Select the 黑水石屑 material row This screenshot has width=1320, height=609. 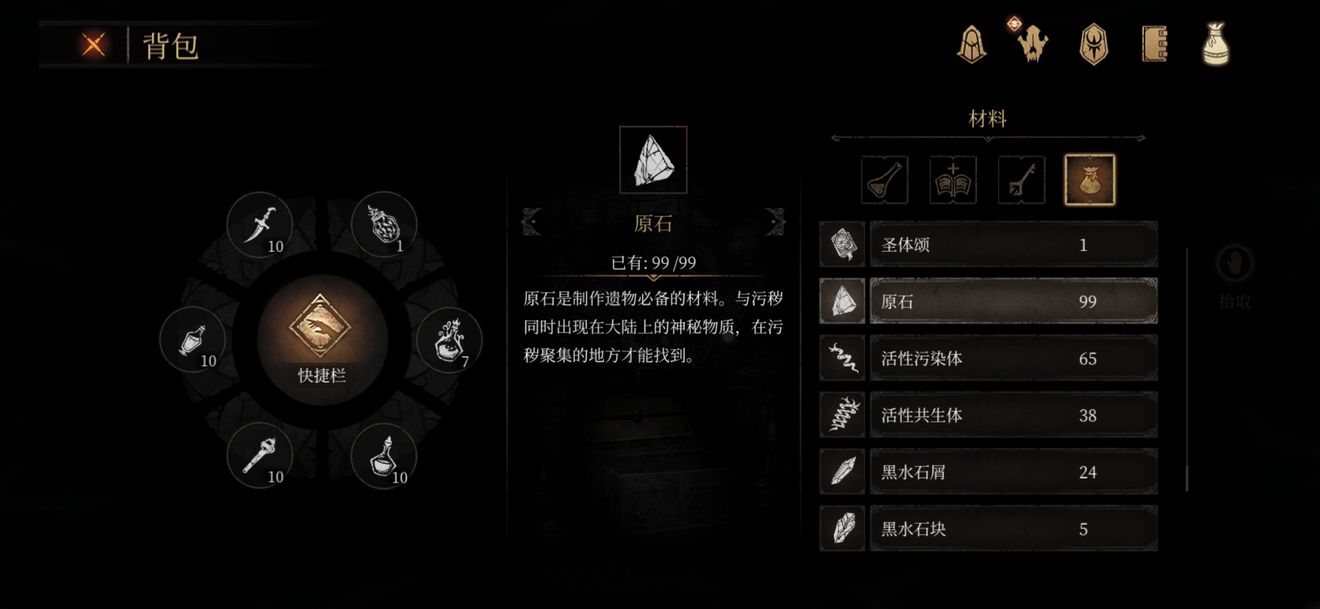click(1012, 472)
